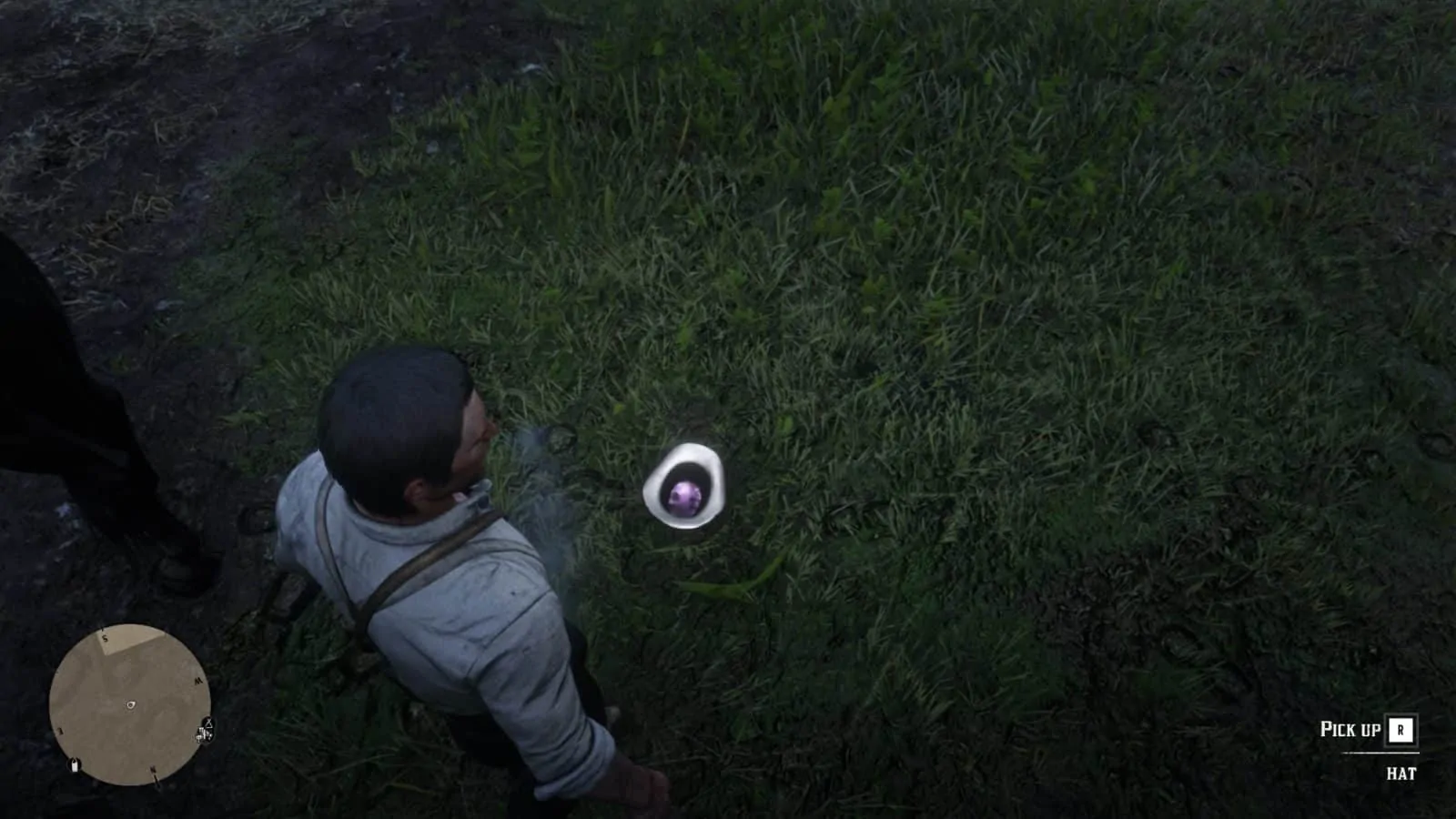Select the 'N' compass letter on the minimap
The width and height of the screenshot is (1456, 819).
click(154, 769)
